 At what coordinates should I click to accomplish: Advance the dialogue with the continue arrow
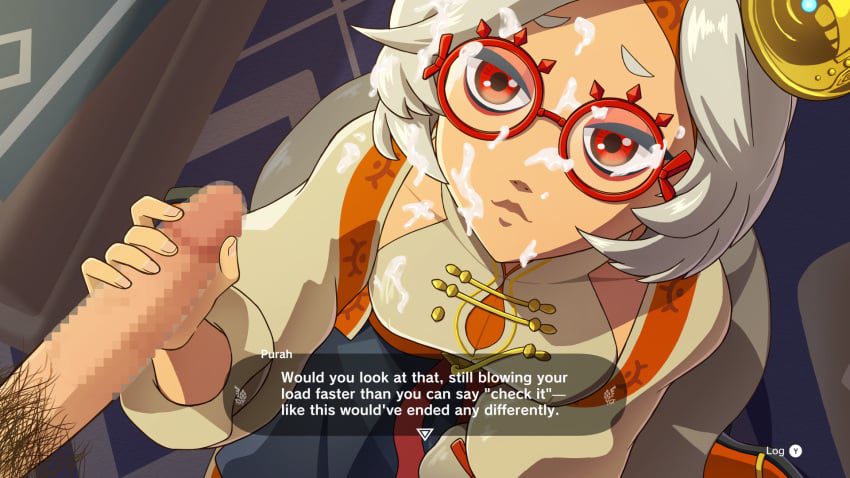[x=425, y=434]
